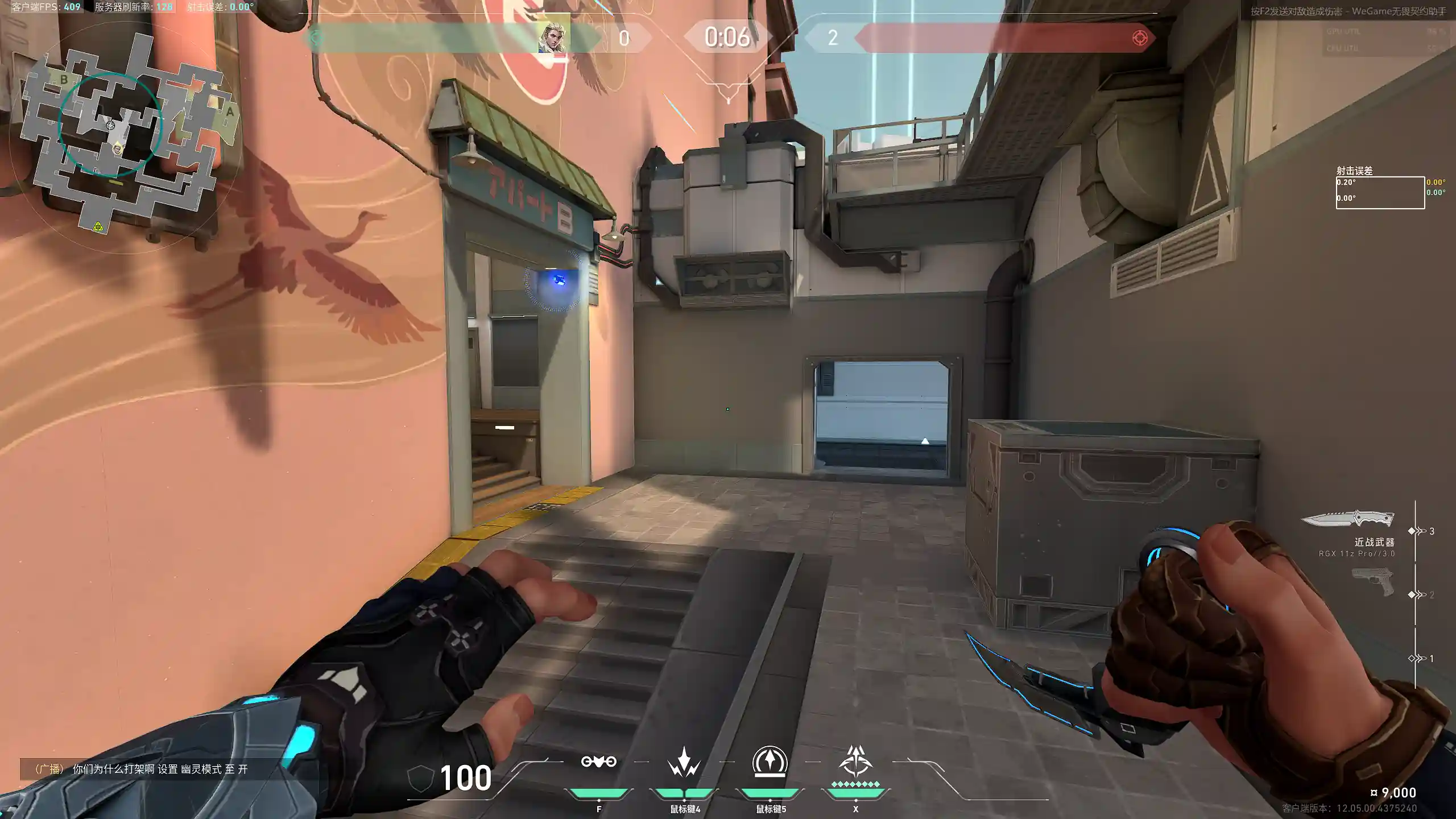This screenshot has width=1456, height=819.
Task: Click the WeGame assistant overlay text
Action: (1348, 11)
